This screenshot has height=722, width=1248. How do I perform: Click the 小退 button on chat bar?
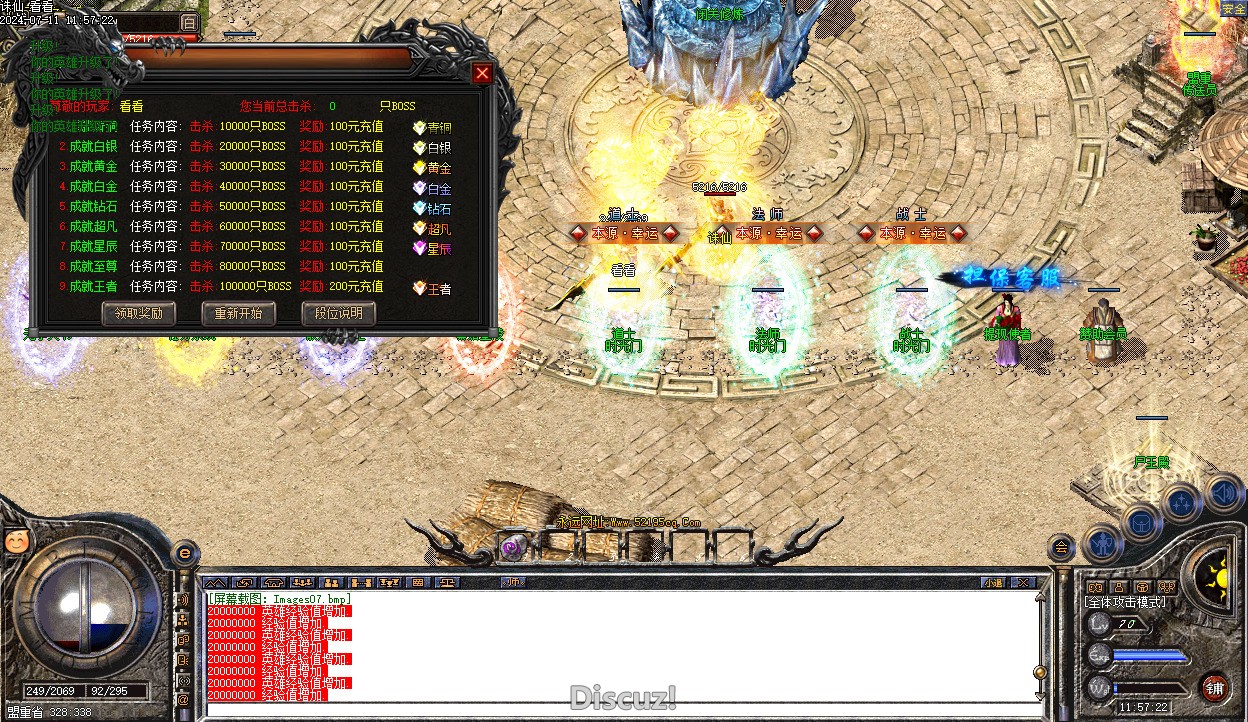[x=992, y=582]
